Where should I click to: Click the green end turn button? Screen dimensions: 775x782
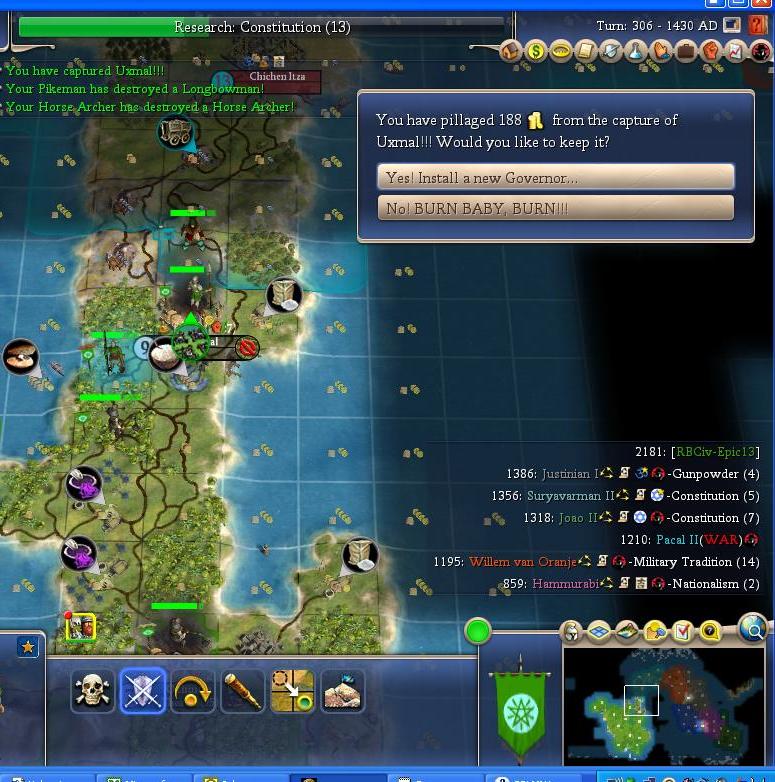tap(478, 631)
